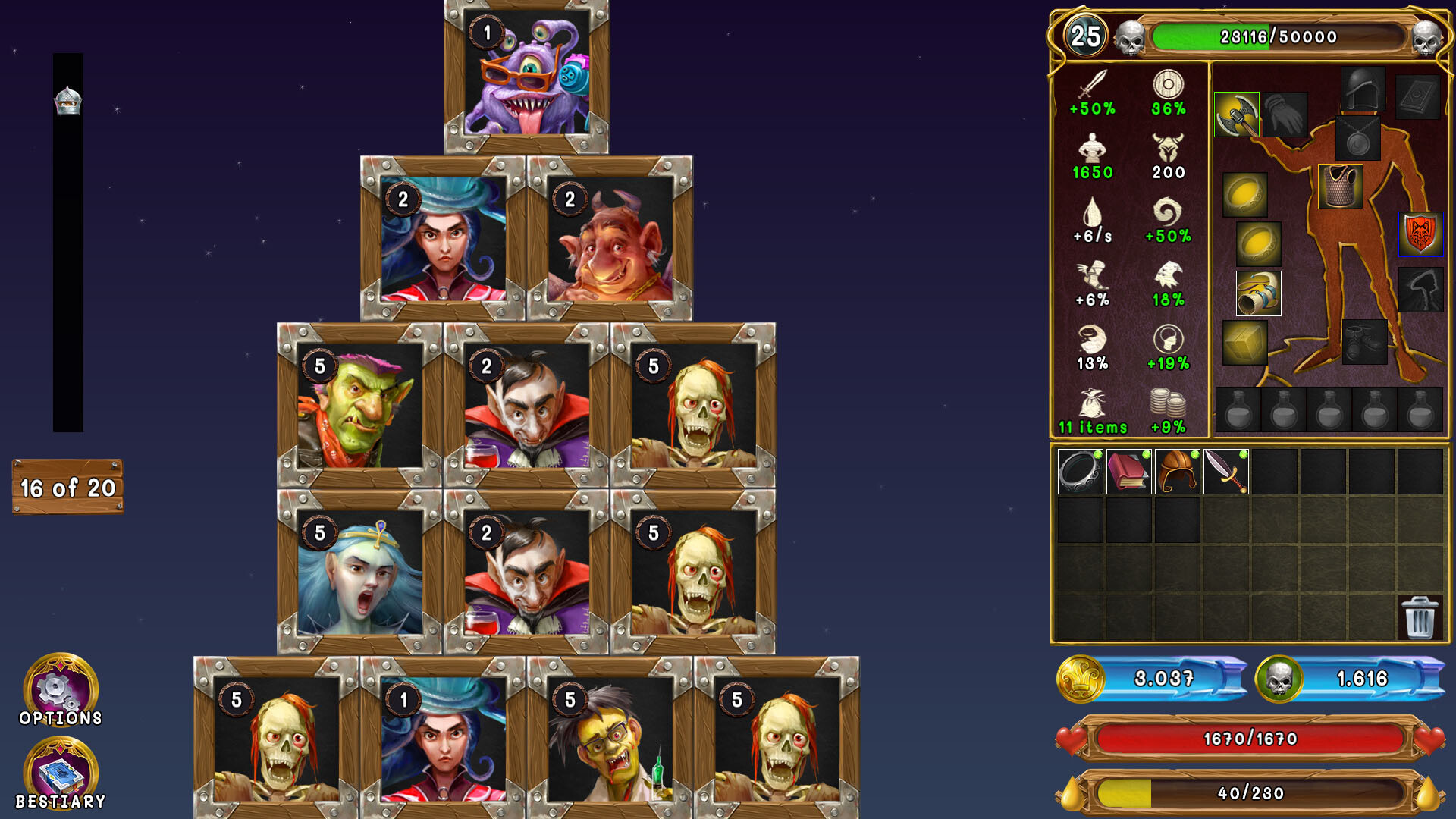This screenshot has height=819, width=1456.
Task: Click the equipped chest armor slot
Action: pyautogui.click(x=1340, y=187)
